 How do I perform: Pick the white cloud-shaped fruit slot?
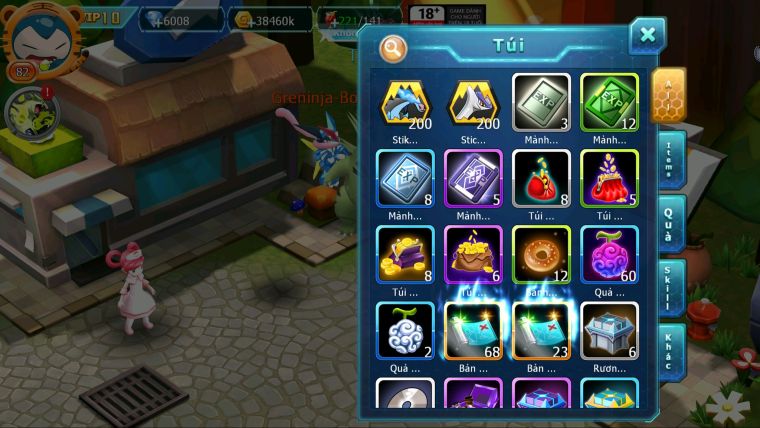coord(405,330)
